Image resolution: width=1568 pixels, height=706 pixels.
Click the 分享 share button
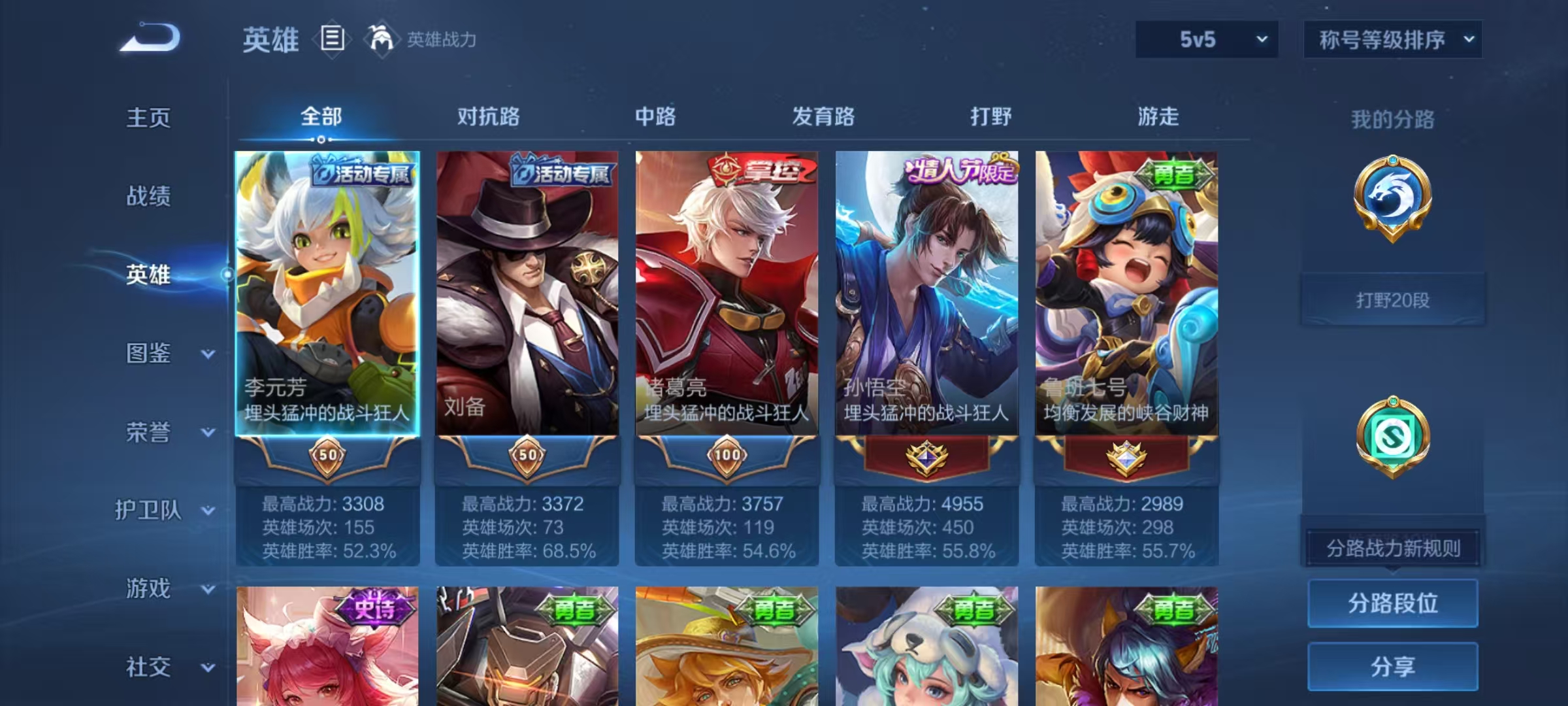1393,667
